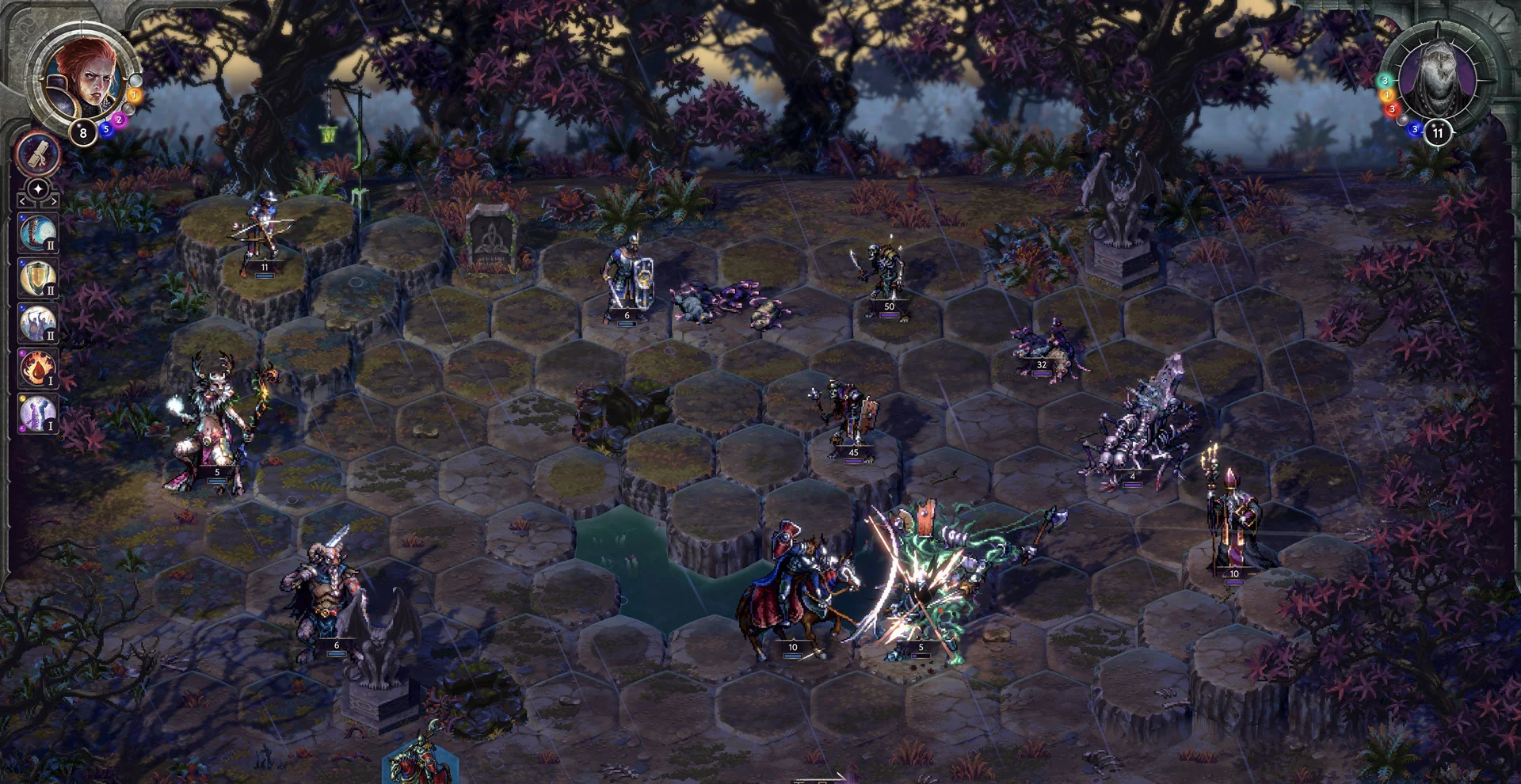Screen dimensions: 1521x784
Task: Activate the golden shield spell
Action: pos(37,279)
